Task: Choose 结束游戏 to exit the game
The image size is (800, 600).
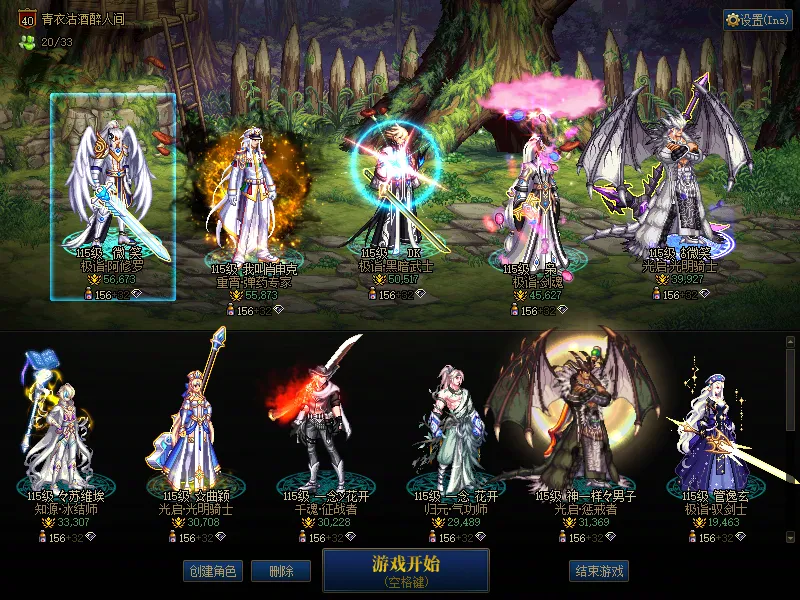Action: pos(599,571)
